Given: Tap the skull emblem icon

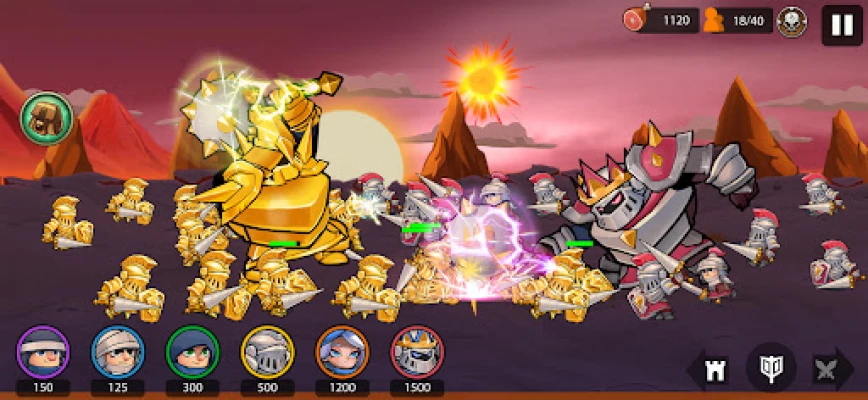Looking at the screenshot, I should click(792, 21).
